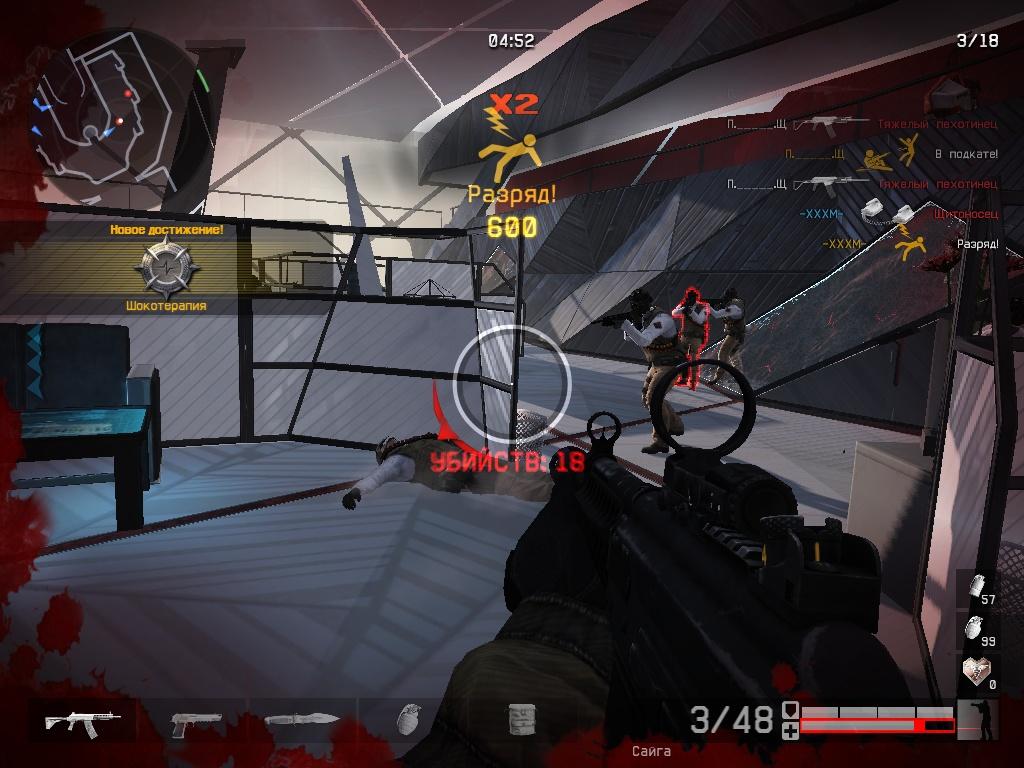Select the ammo pack slot
The image size is (1024, 768).
tap(520, 720)
